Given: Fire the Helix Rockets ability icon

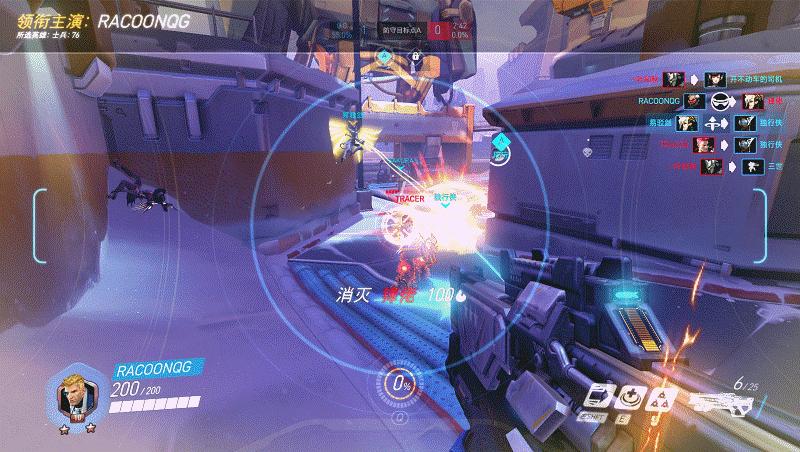Looking at the screenshot, I should tap(660, 397).
